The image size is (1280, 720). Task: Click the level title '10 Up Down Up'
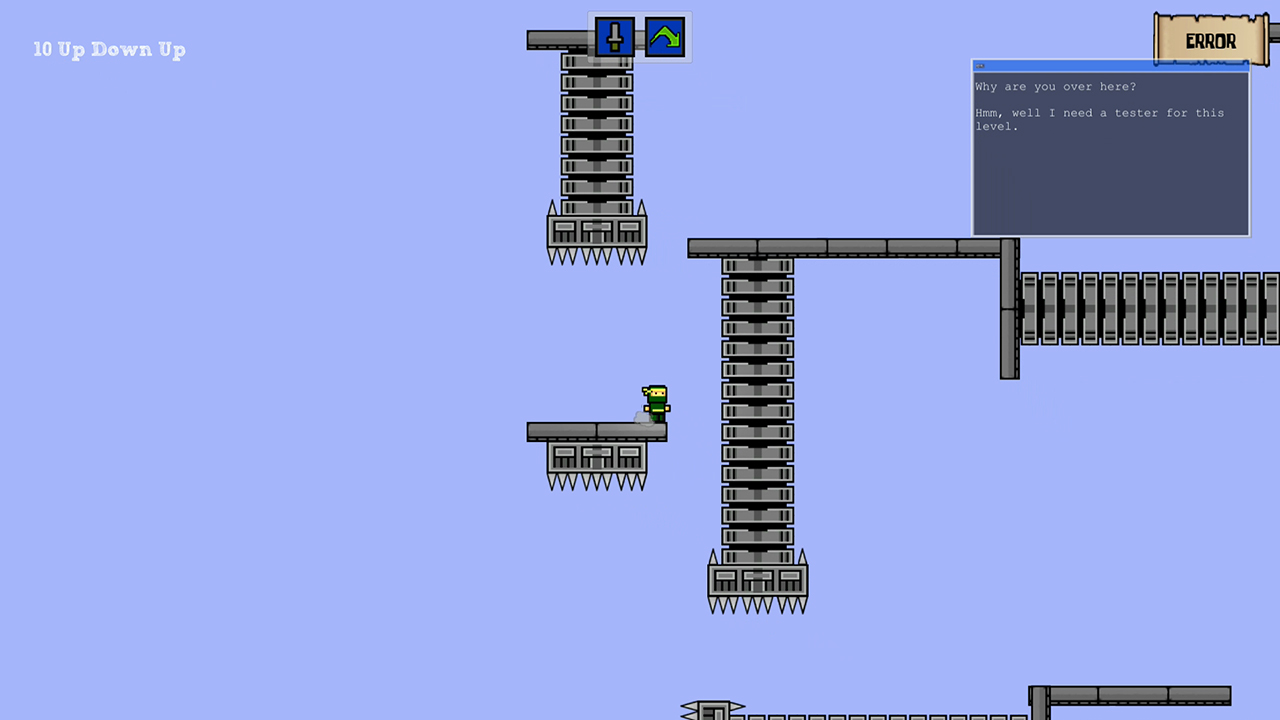pyautogui.click(x=109, y=49)
